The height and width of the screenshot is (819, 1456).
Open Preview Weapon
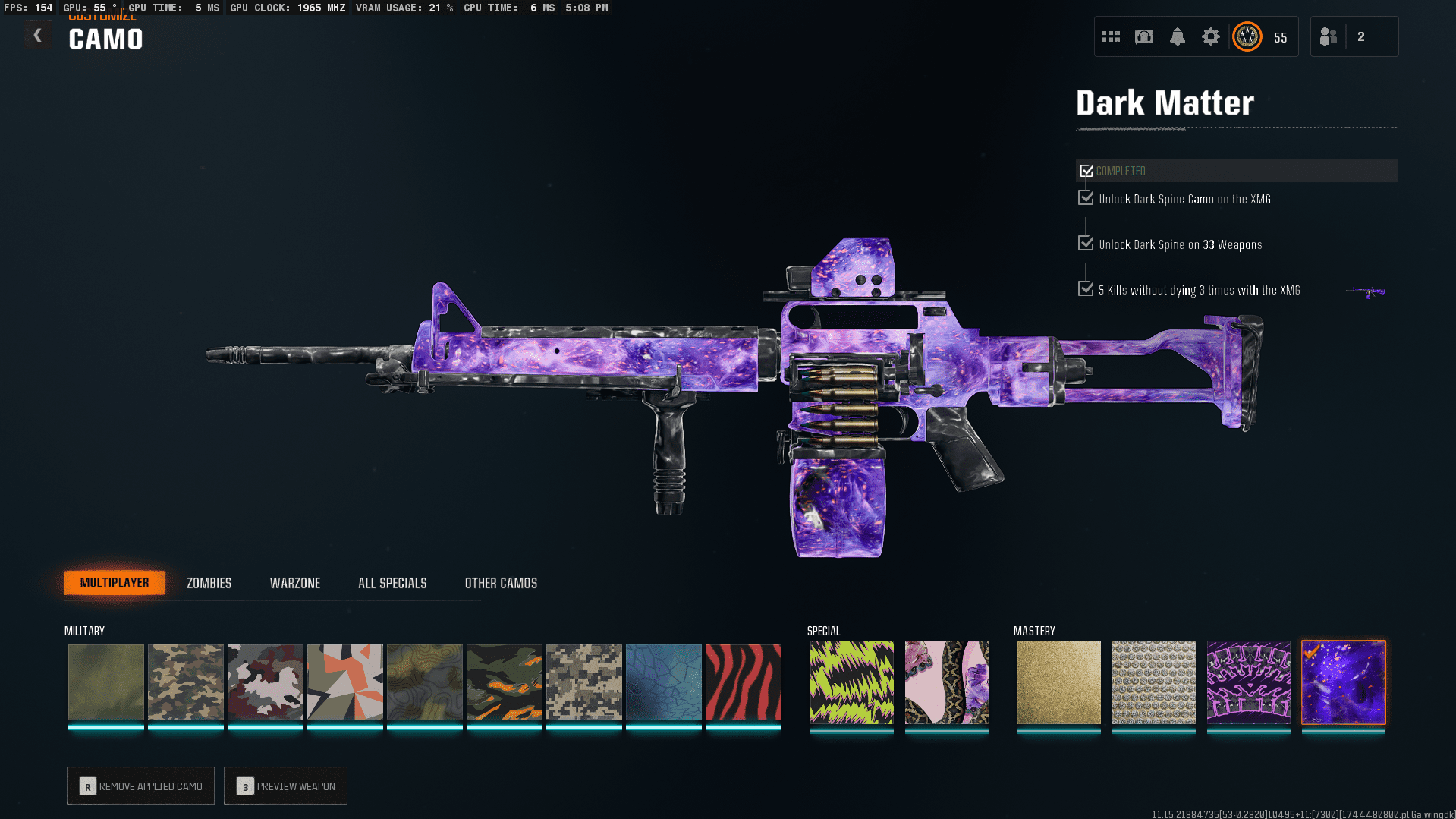tap(285, 786)
